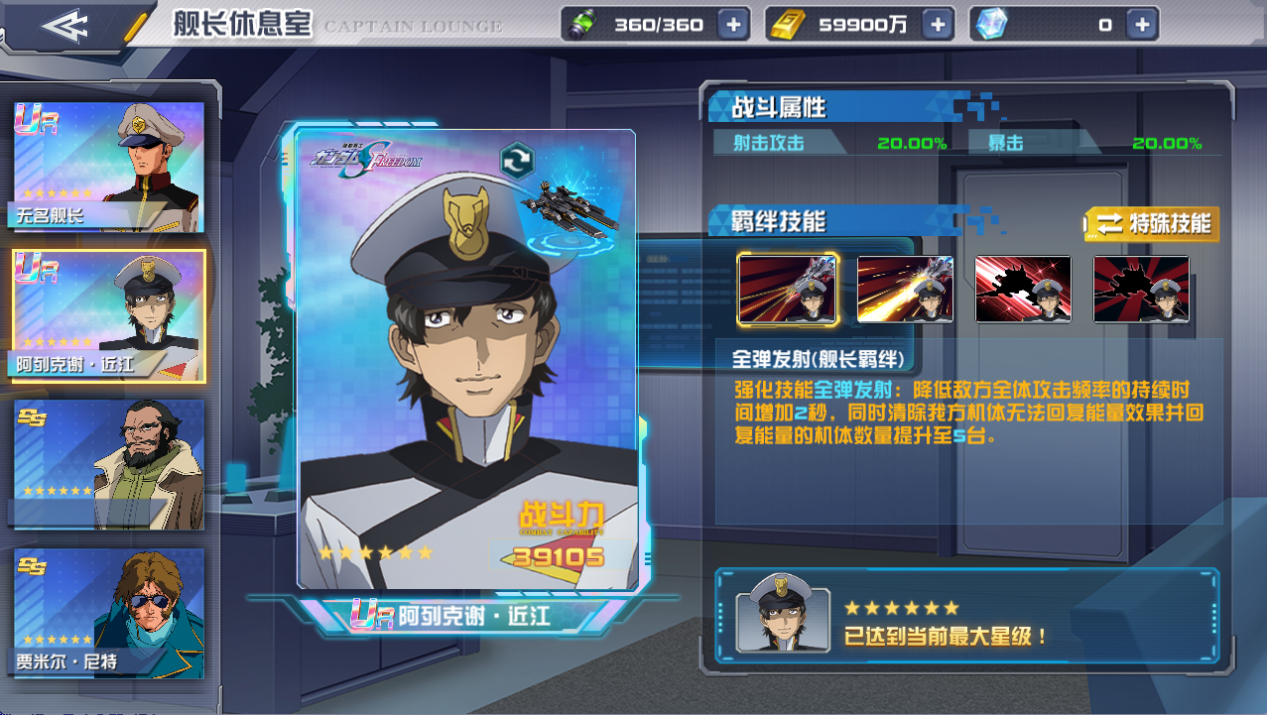Add gold with the plus button
The width and height of the screenshot is (1267, 715).
pyautogui.click(x=937, y=25)
